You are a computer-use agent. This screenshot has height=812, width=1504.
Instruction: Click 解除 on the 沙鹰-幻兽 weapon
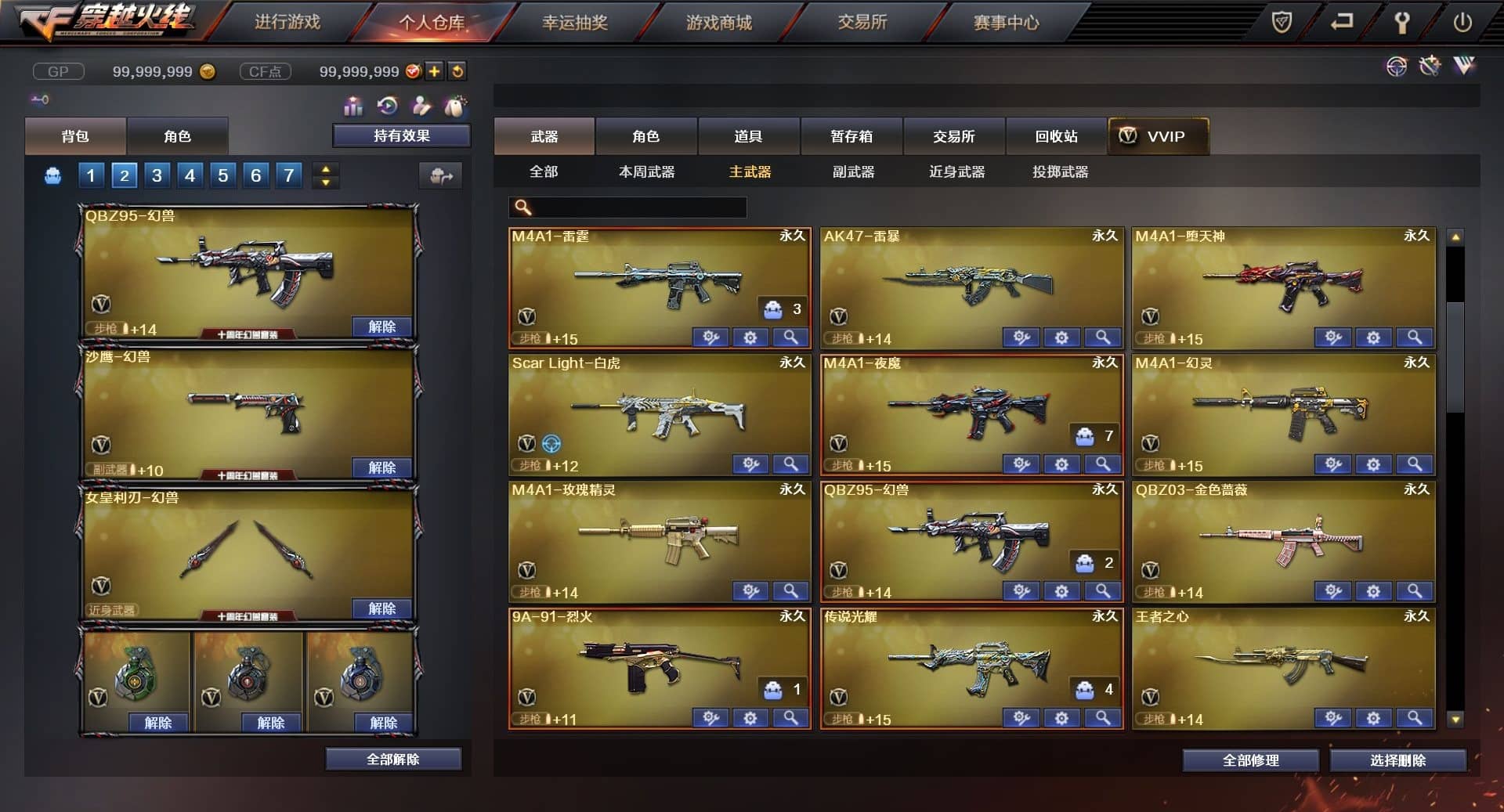pos(381,467)
